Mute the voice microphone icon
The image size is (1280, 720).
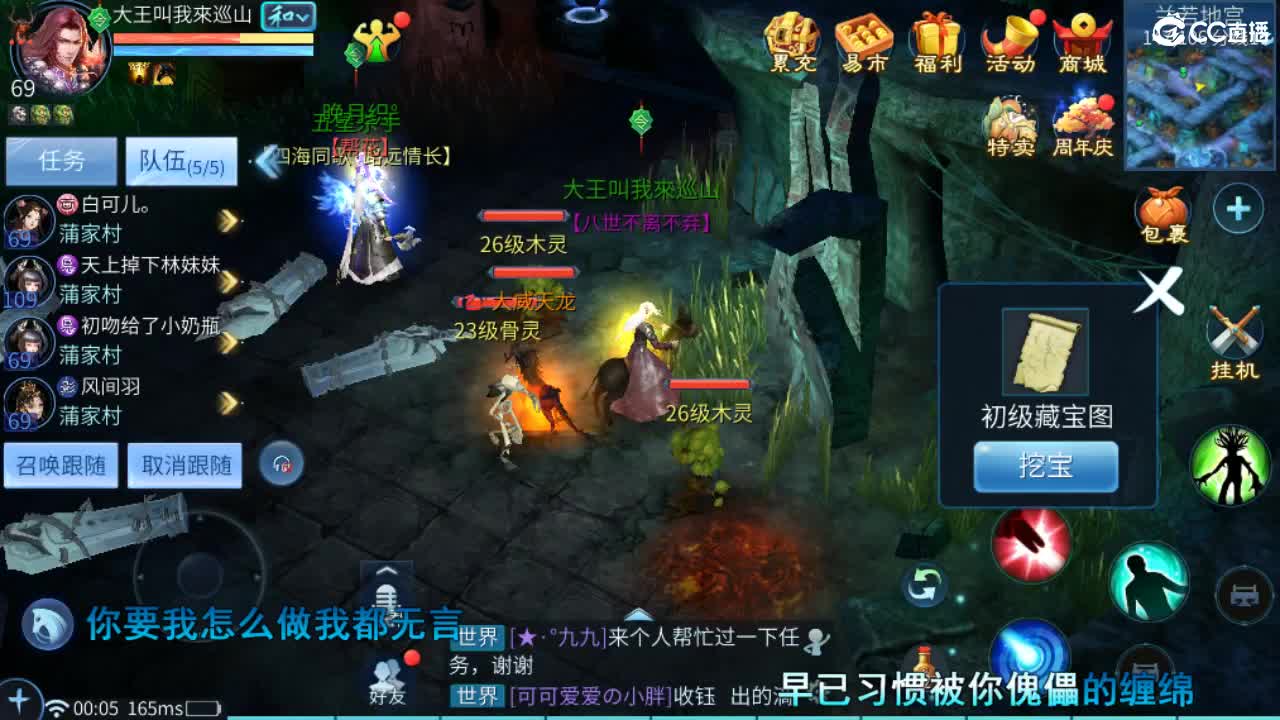tap(386, 601)
